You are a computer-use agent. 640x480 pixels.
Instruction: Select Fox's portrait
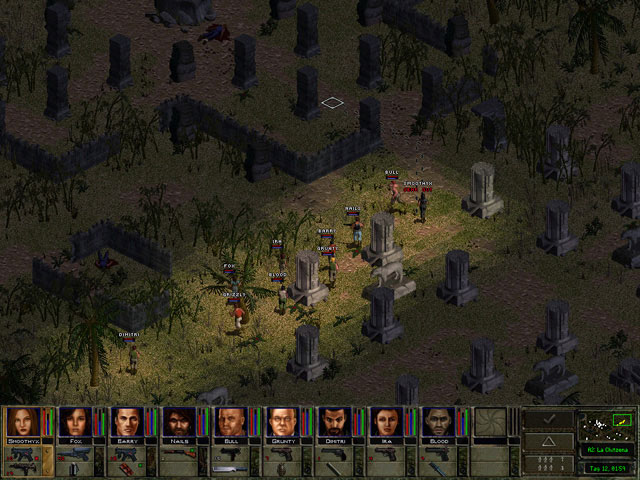73,421
